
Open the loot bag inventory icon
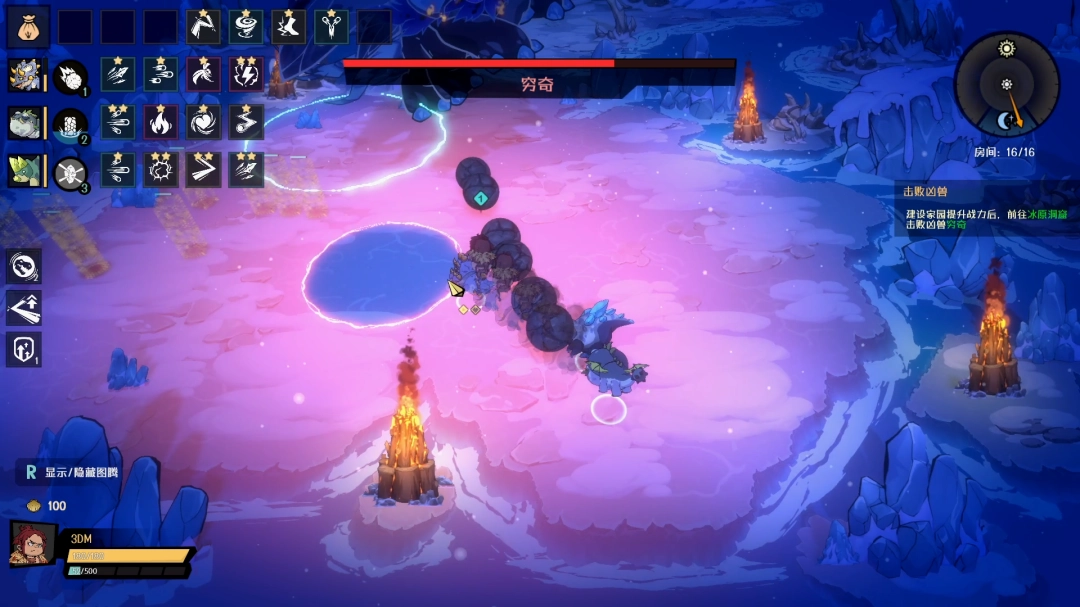coord(28,27)
